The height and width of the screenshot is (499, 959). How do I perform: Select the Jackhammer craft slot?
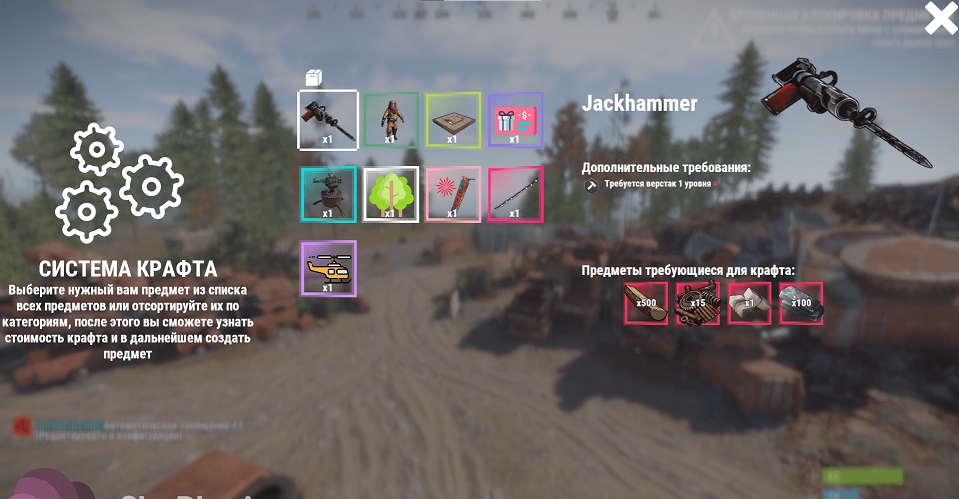point(328,120)
